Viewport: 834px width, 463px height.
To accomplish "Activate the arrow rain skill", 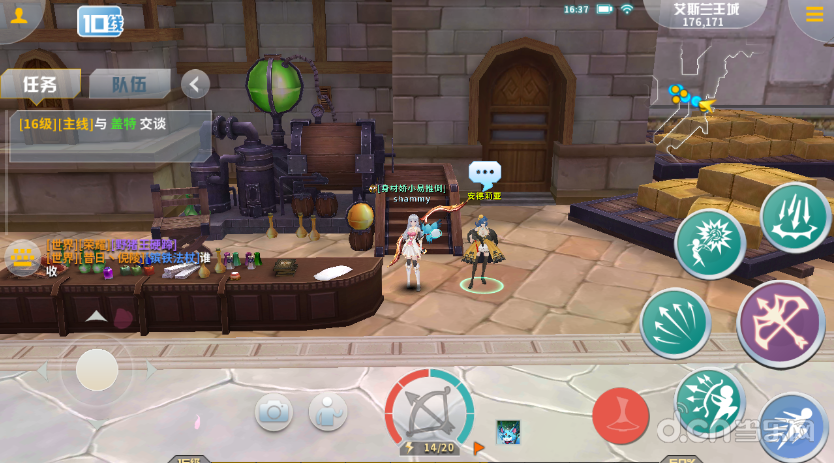I will click(x=795, y=217).
